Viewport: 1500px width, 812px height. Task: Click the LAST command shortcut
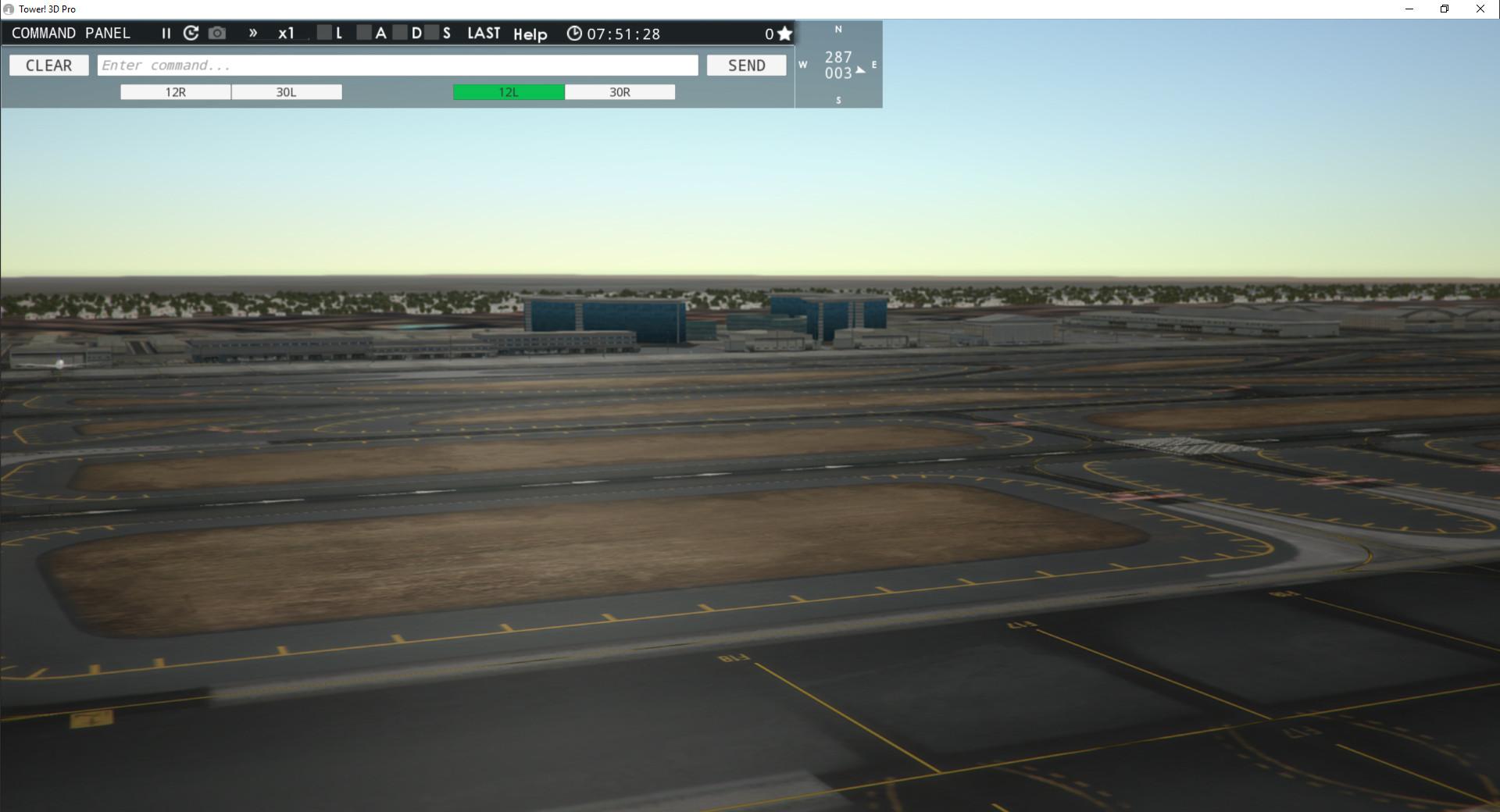tap(483, 33)
